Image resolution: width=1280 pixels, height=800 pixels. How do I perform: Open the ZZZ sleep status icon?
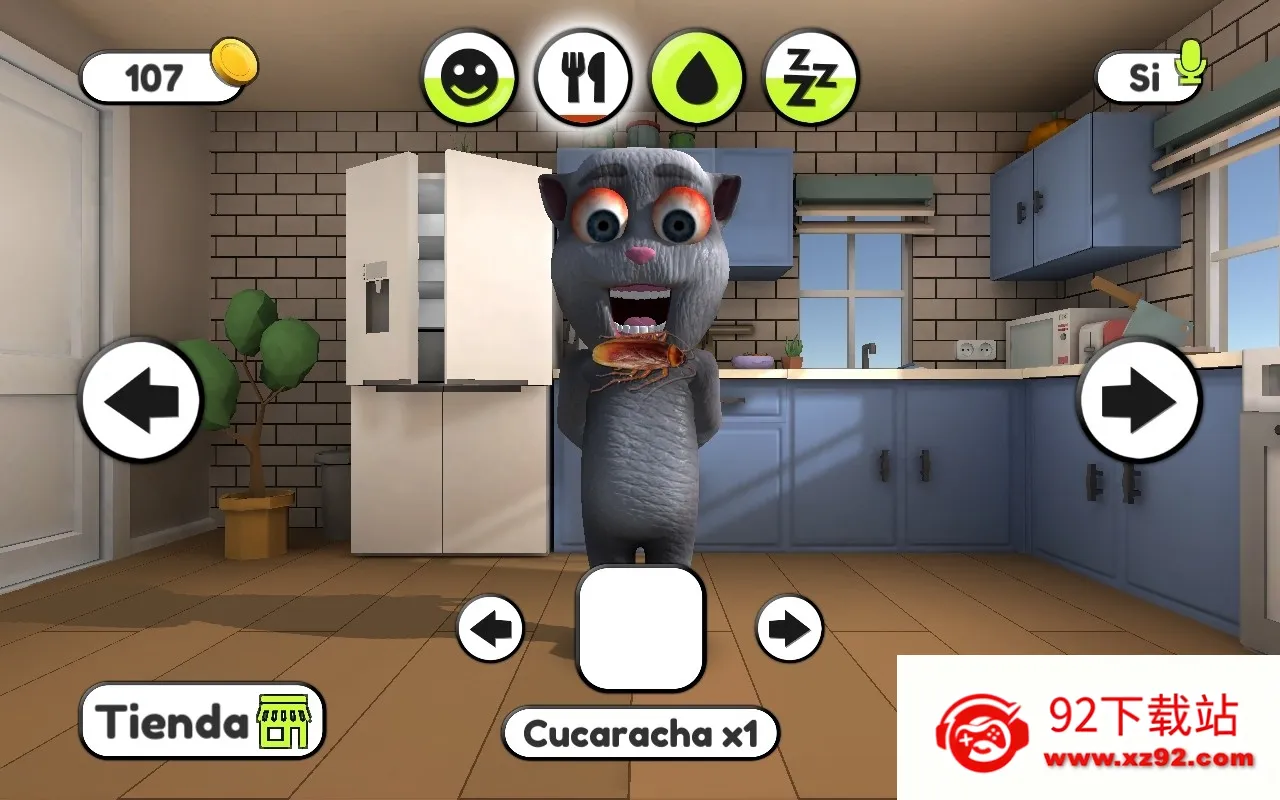(x=811, y=78)
